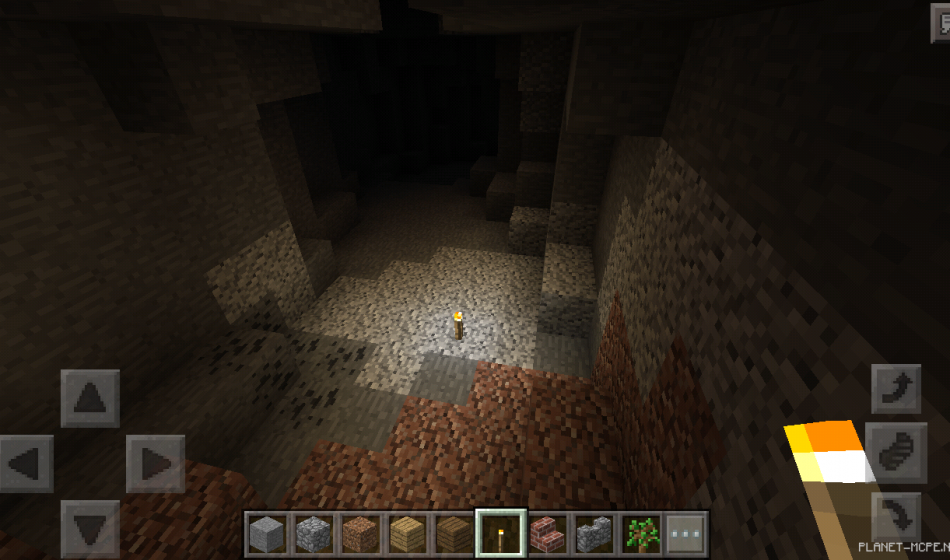Screen dimensions: 950x560
Task: Tap the fly up arrow button
Action: (x=896, y=389)
